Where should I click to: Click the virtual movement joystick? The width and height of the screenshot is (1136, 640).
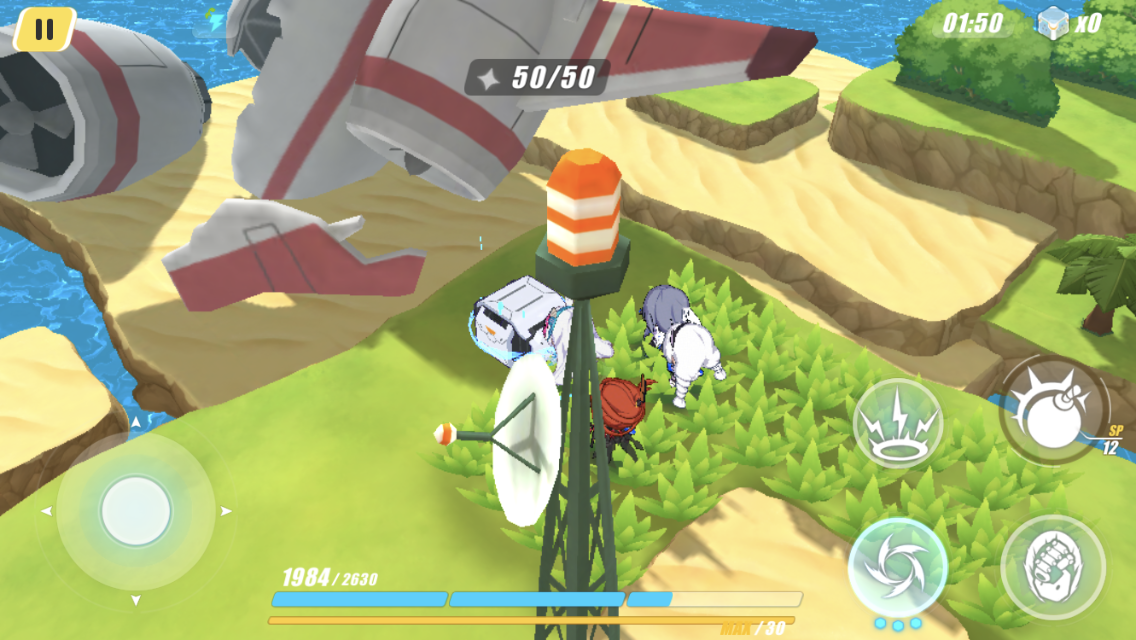coord(136,511)
